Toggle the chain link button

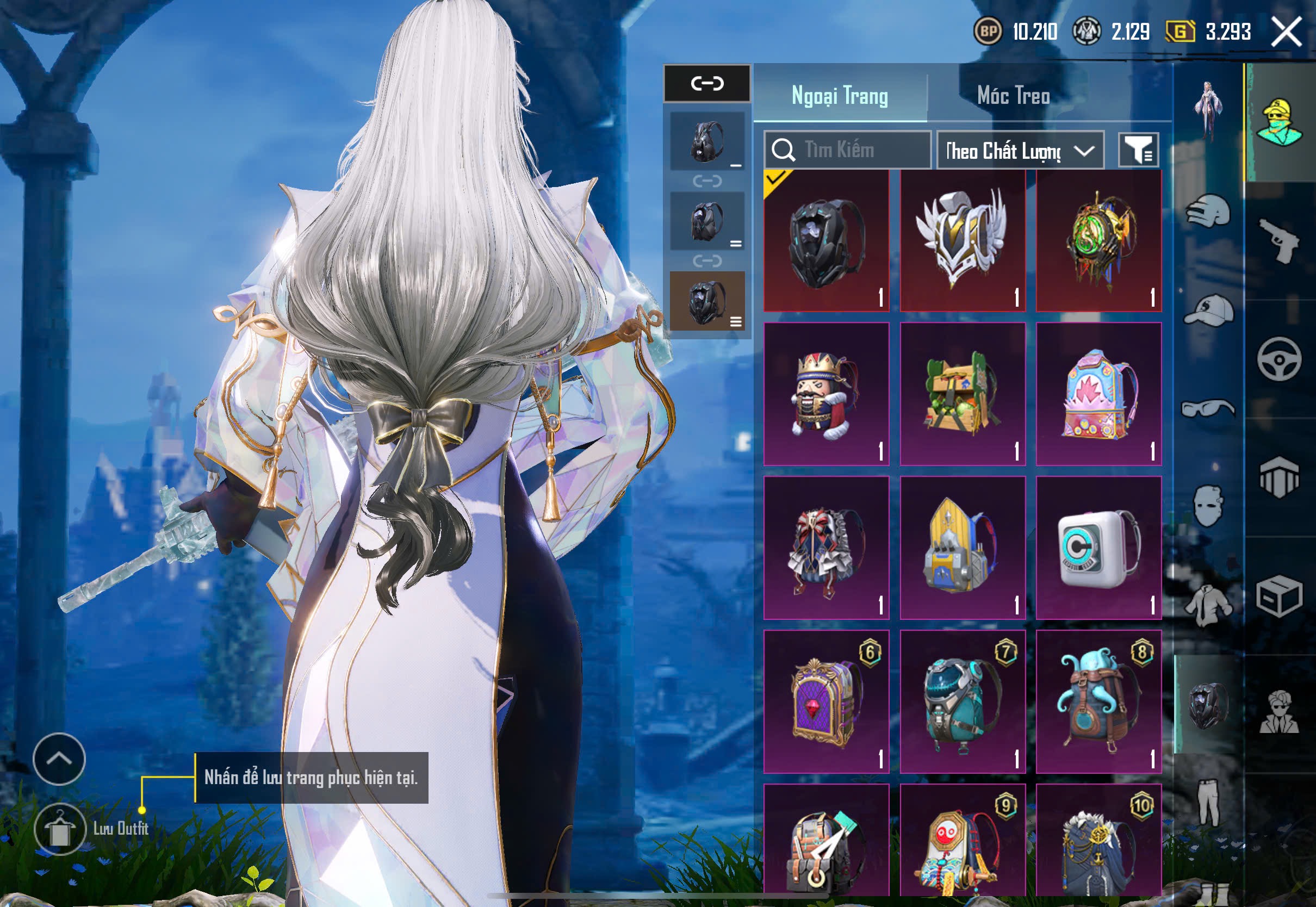[707, 84]
